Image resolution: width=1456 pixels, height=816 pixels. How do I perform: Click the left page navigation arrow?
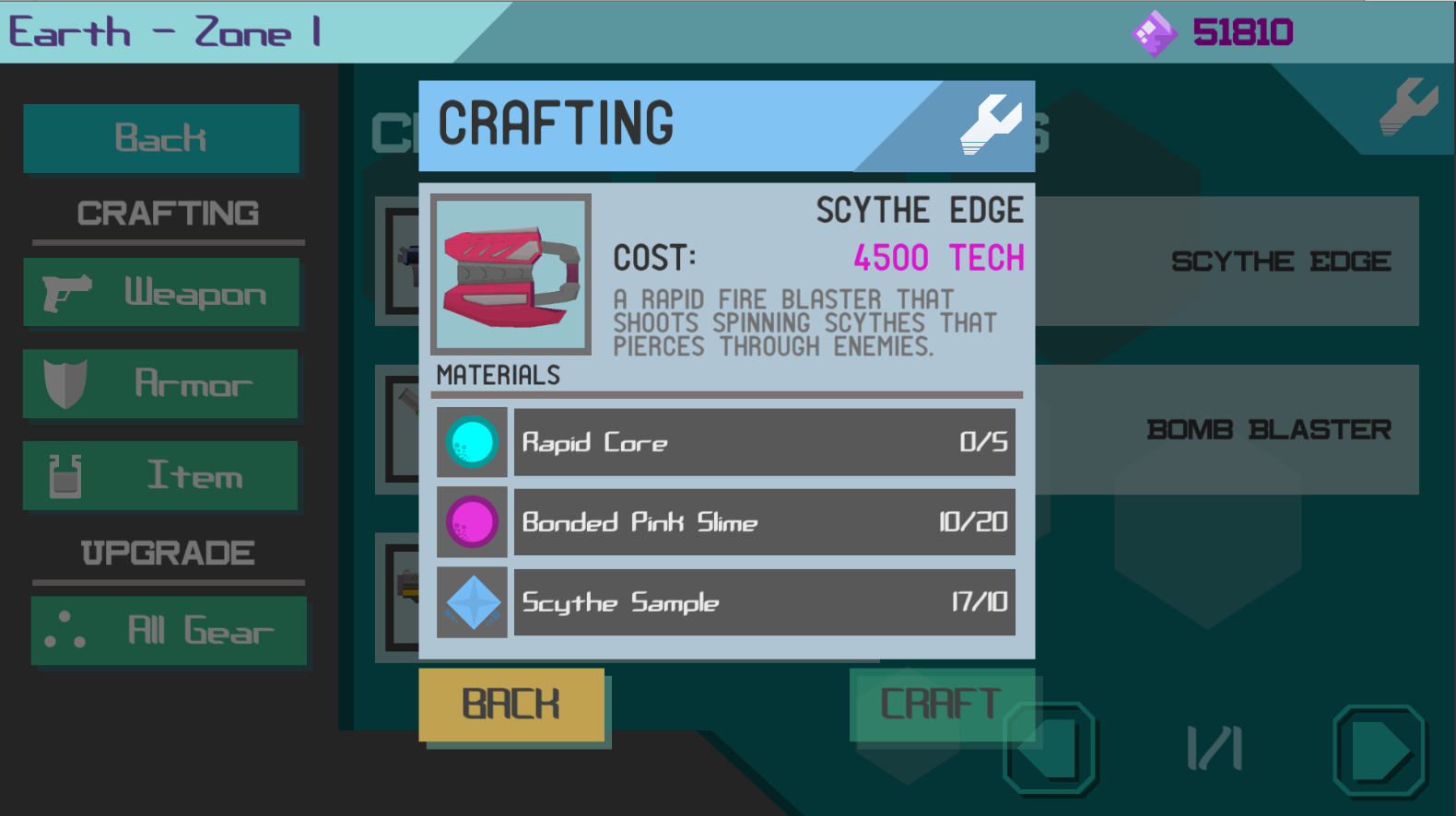pyautogui.click(x=1051, y=751)
